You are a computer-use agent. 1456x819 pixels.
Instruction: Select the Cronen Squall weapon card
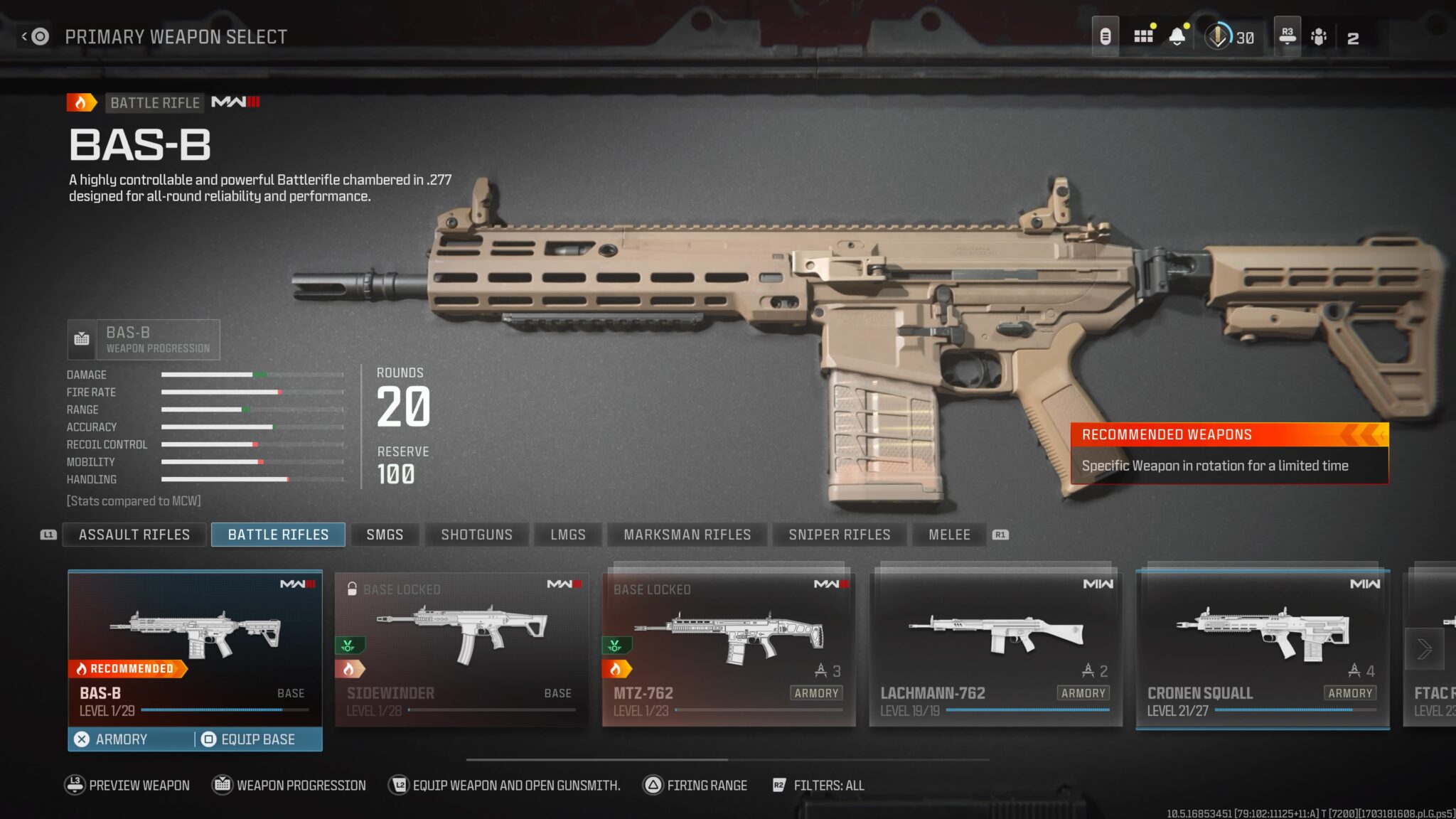tap(1263, 647)
